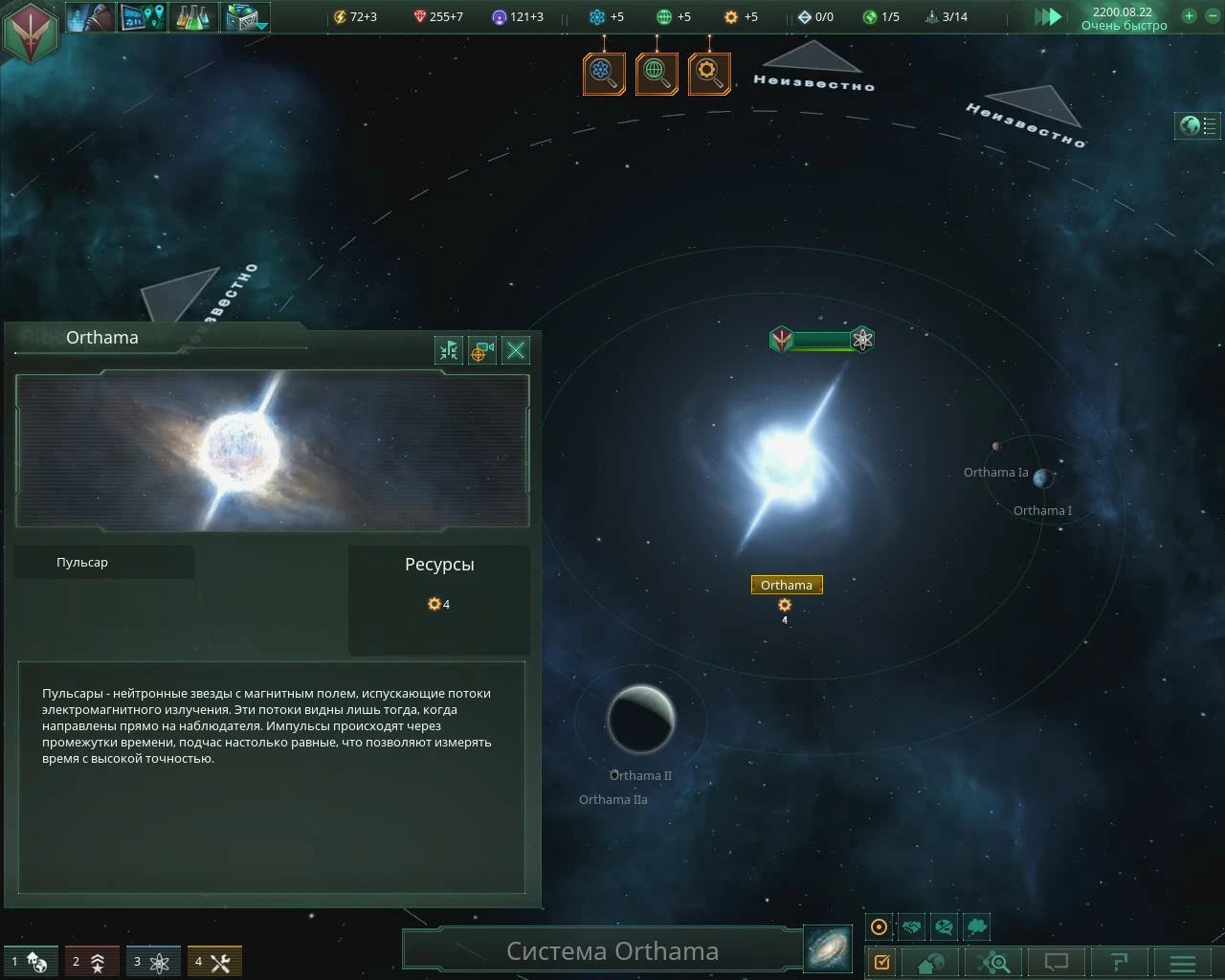Open the physics research alert icon

tap(603, 73)
